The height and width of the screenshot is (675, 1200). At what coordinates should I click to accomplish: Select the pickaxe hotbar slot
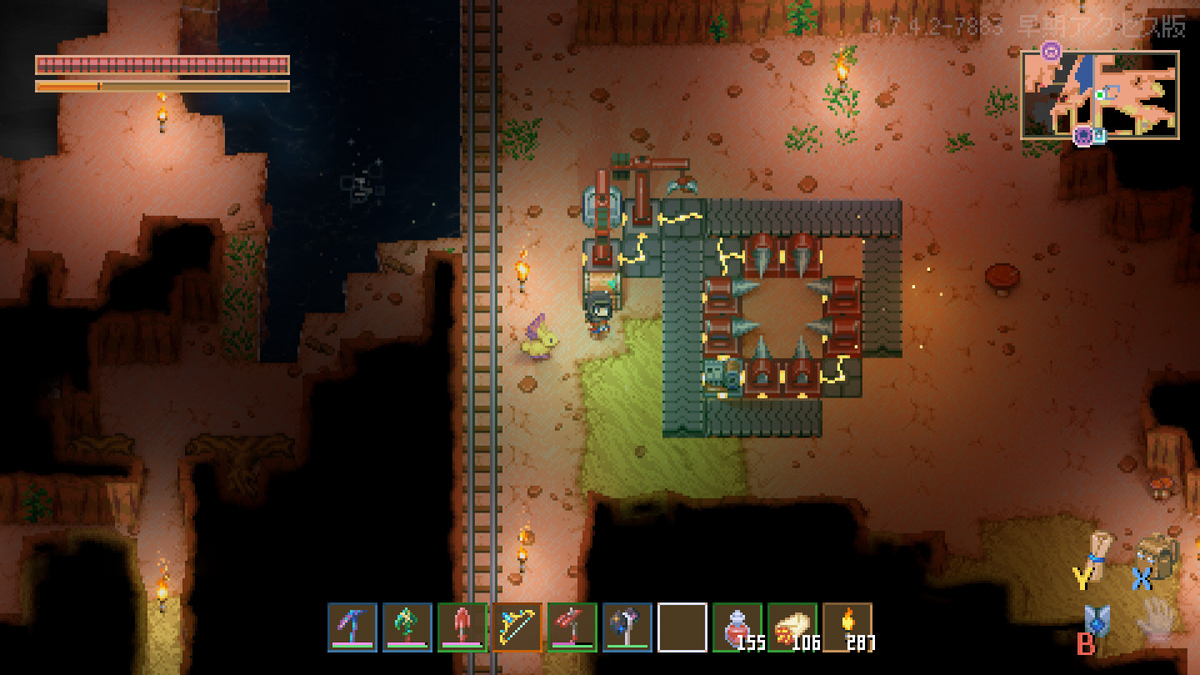(x=352, y=627)
